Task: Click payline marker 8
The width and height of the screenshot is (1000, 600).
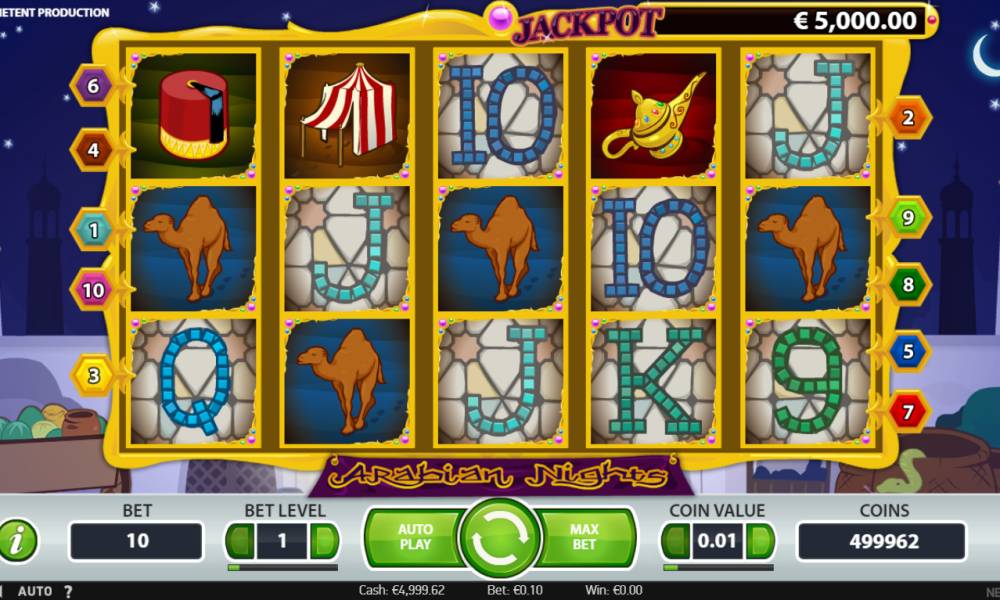Action: point(908,284)
